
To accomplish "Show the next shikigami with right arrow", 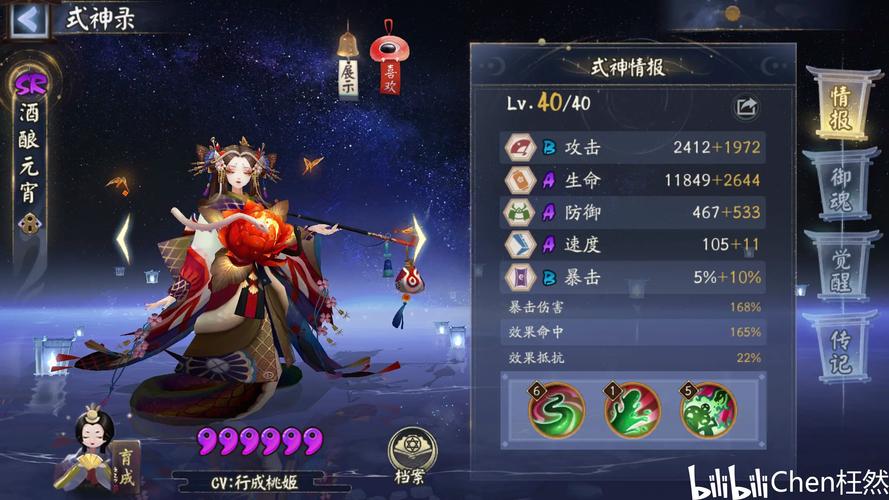I will pyautogui.click(x=420, y=238).
